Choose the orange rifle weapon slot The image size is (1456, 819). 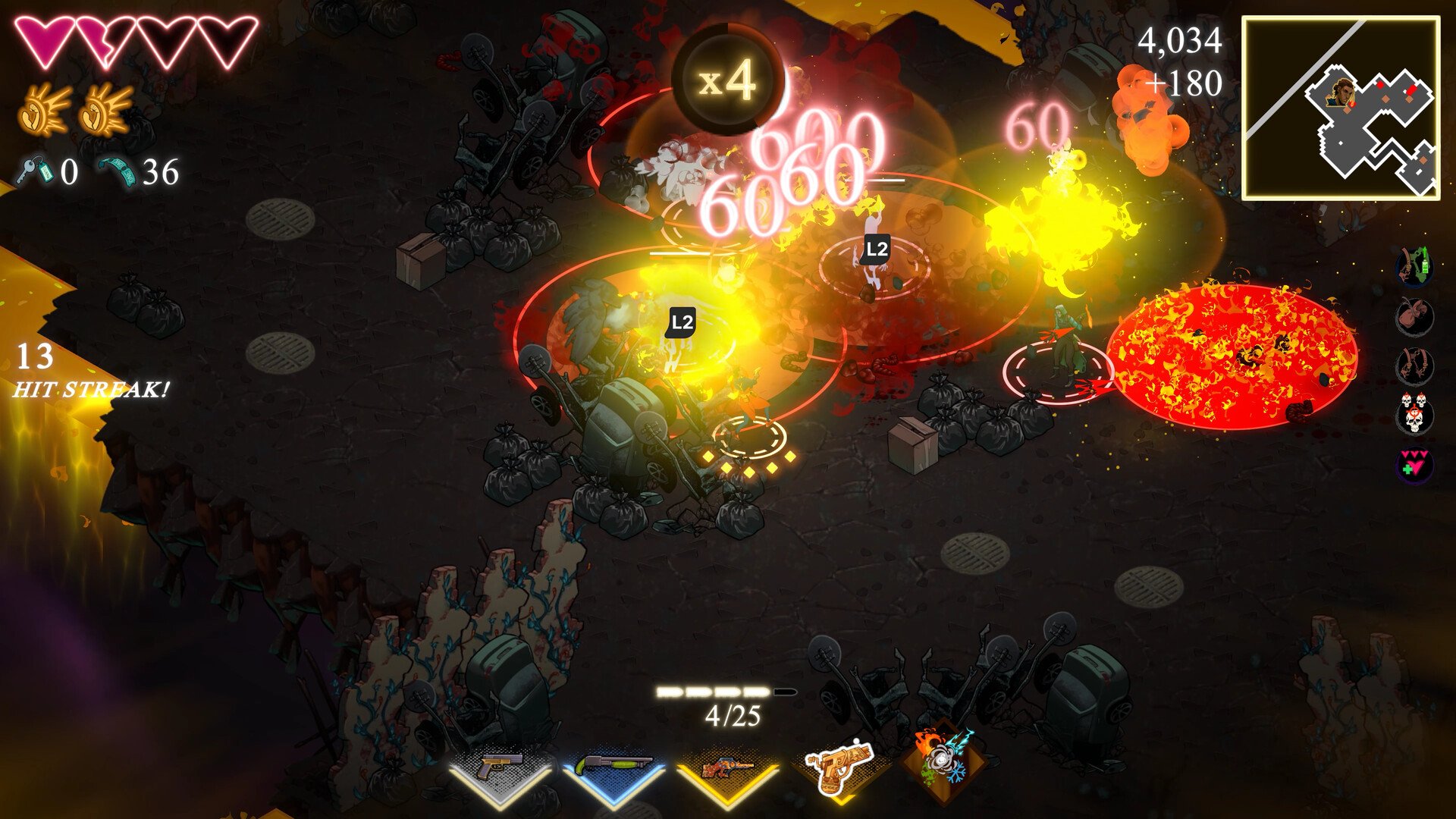pos(727,769)
